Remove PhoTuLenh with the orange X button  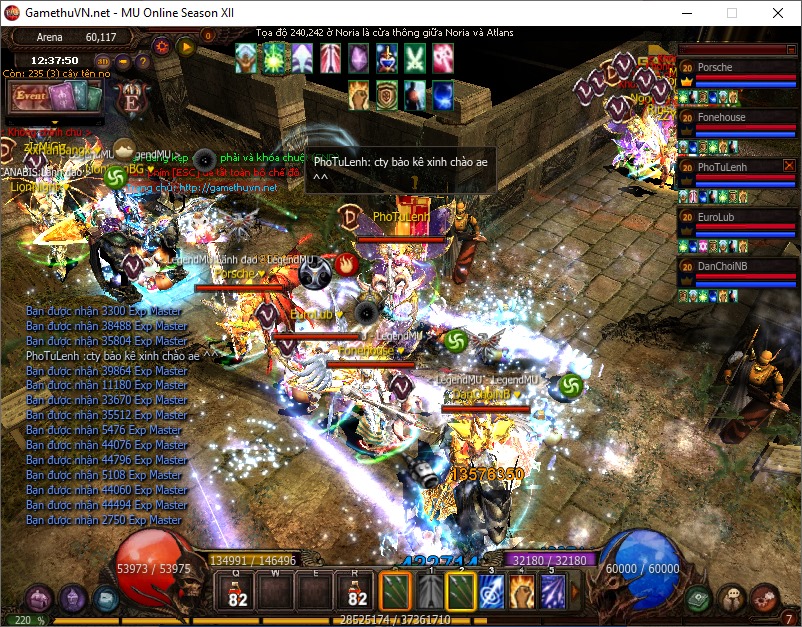(789, 166)
